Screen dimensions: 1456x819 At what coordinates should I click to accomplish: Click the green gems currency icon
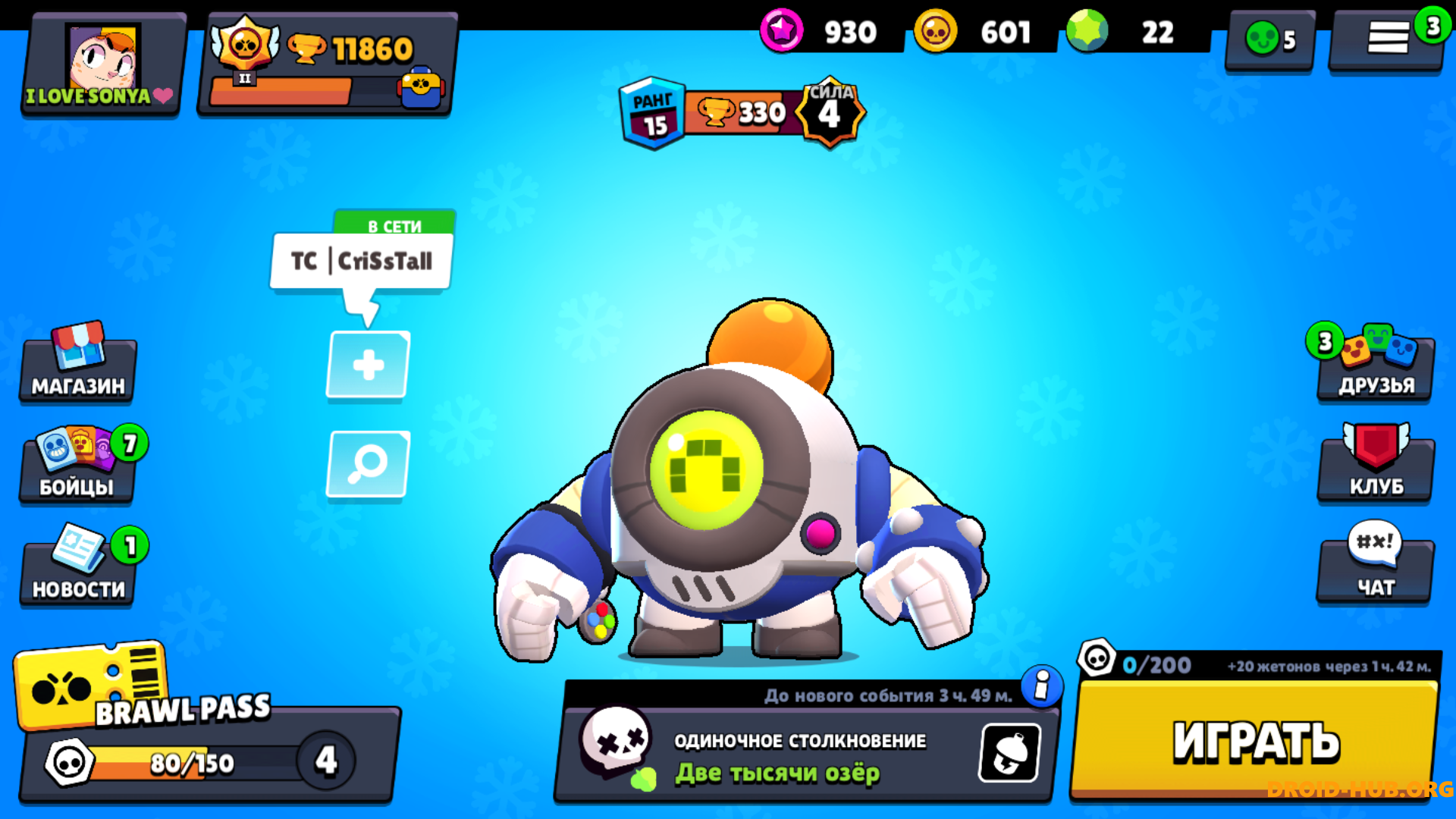(1087, 32)
